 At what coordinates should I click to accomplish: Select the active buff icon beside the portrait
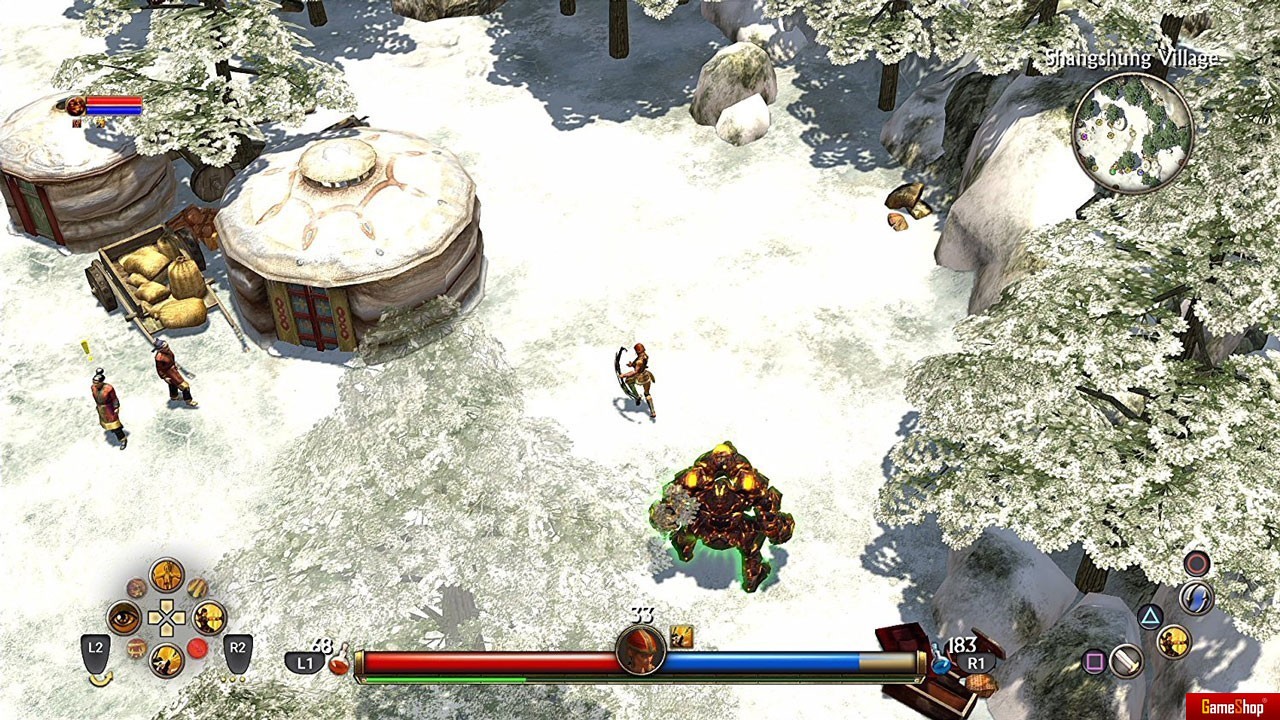[682, 636]
